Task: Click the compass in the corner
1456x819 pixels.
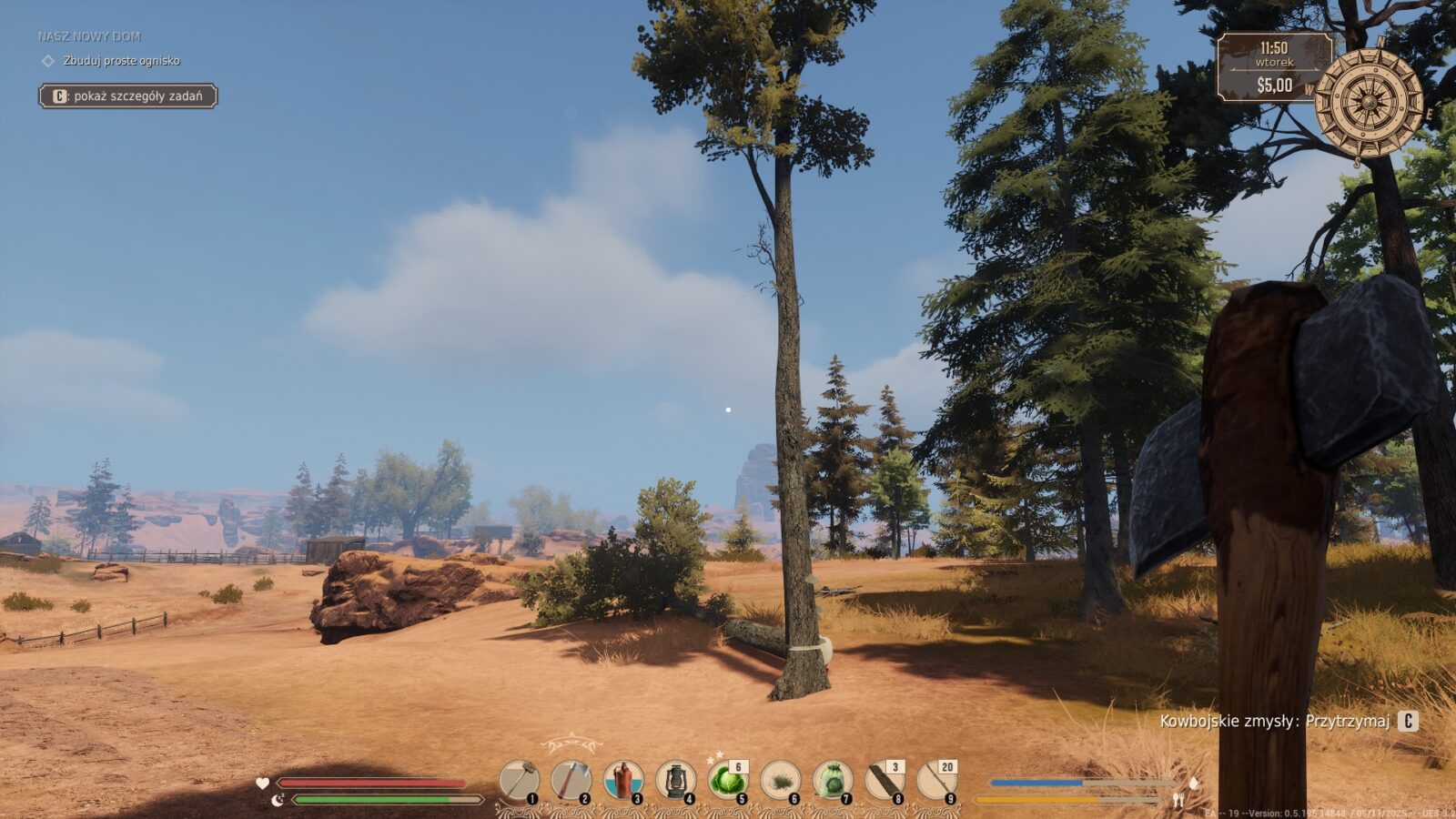Action: [1368, 101]
